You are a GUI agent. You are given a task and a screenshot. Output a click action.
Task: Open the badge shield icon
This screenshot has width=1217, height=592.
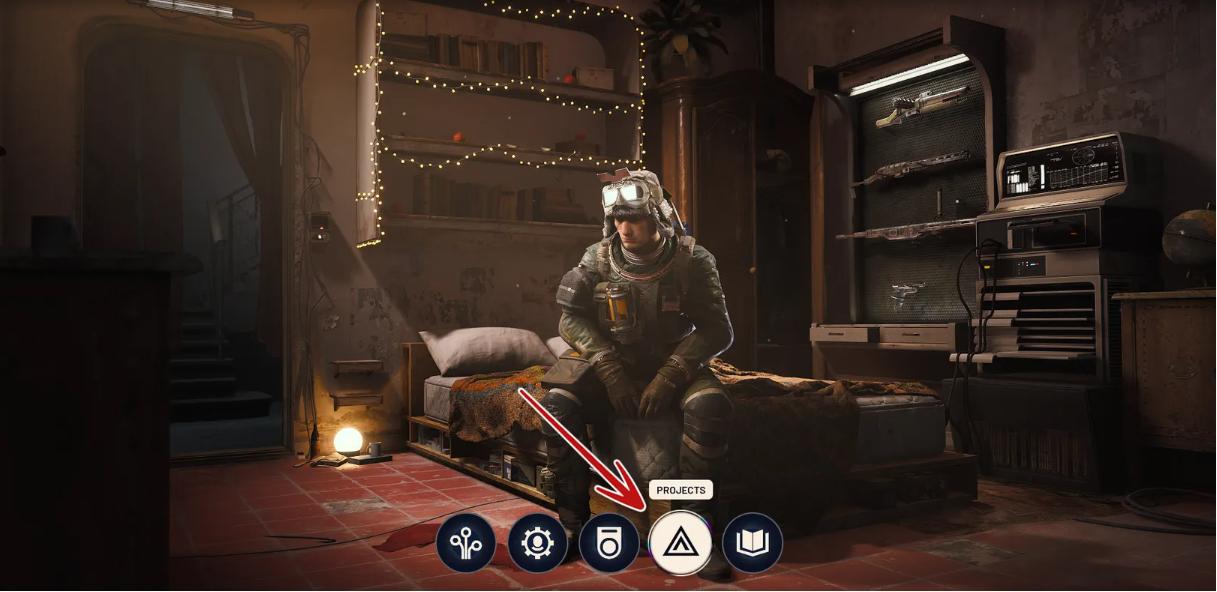pos(609,543)
